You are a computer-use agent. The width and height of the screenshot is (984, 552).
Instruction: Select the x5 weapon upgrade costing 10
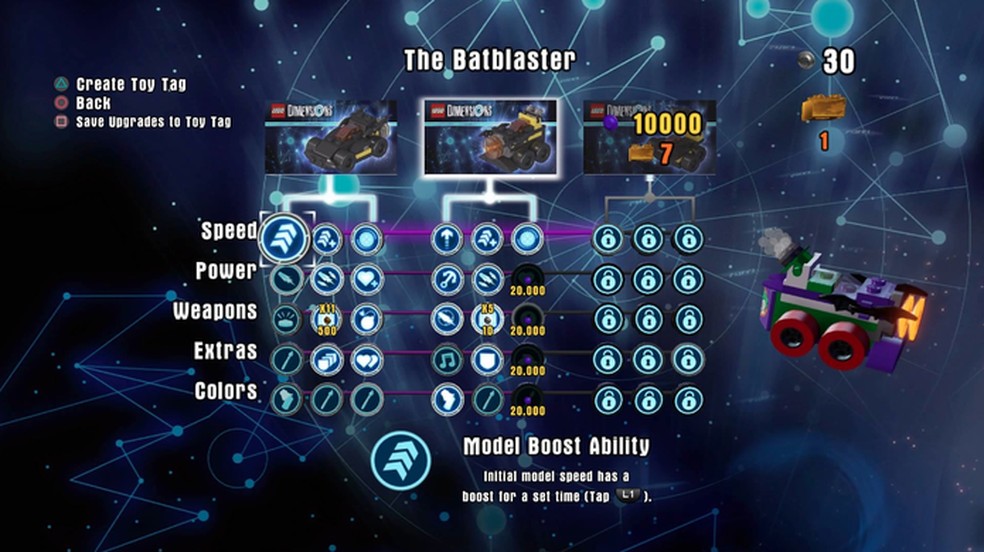[x=487, y=319]
